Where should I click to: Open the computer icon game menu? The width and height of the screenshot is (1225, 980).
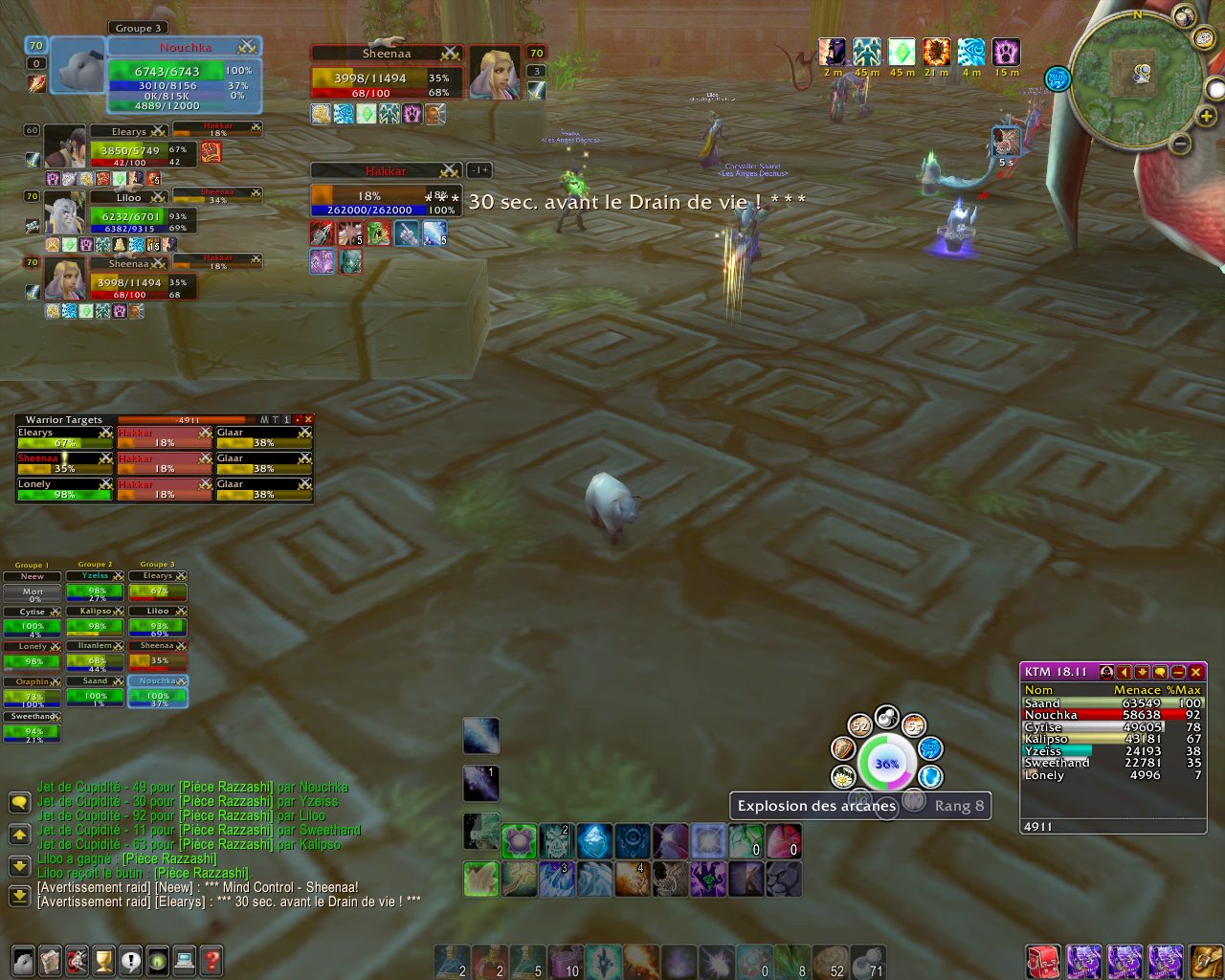click(185, 960)
